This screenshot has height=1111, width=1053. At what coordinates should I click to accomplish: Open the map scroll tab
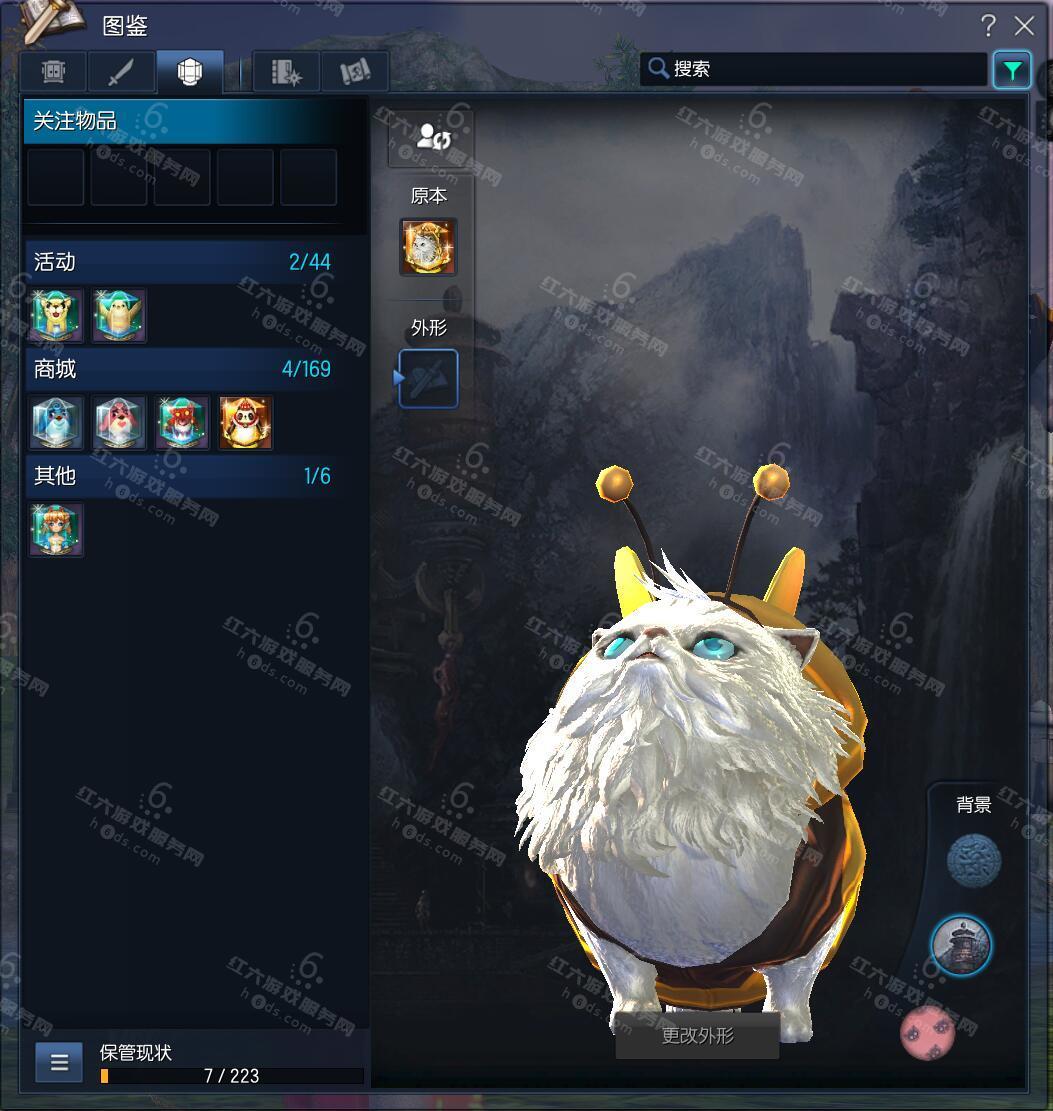[355, 72]
